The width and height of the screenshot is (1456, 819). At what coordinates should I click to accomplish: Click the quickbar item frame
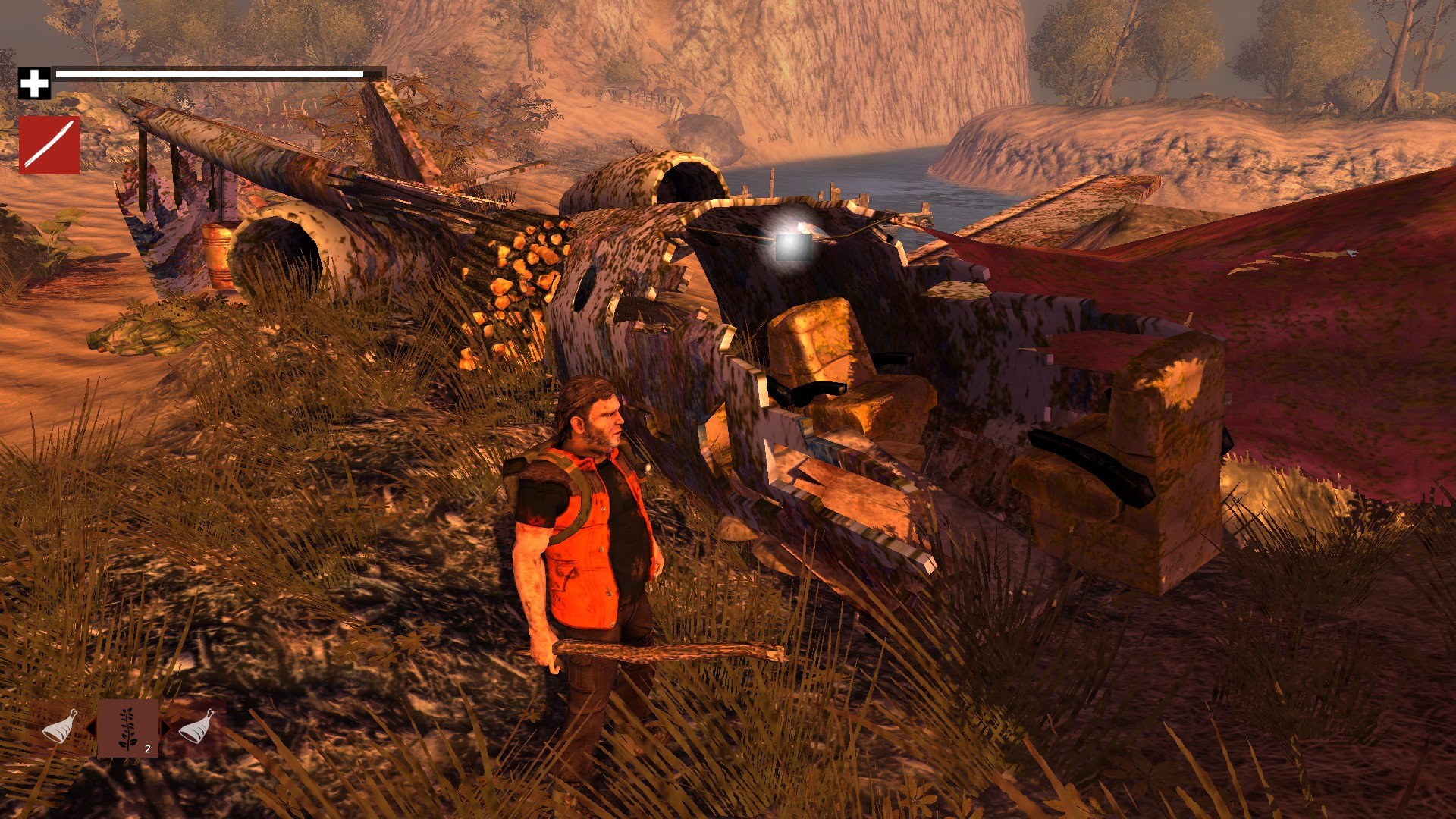(x=127, y=728)
